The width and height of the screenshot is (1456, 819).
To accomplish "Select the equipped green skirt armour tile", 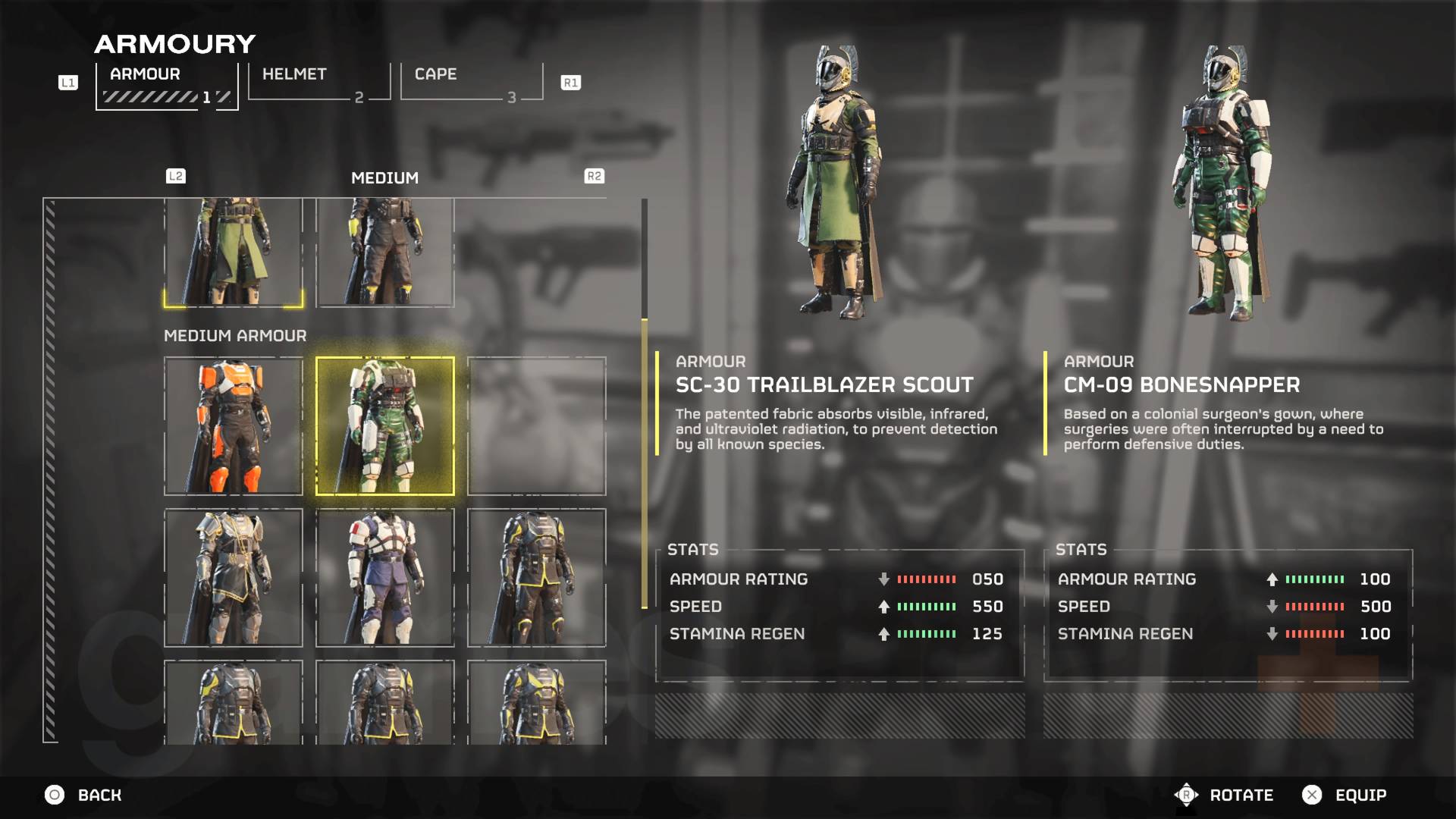I will 234,253.
